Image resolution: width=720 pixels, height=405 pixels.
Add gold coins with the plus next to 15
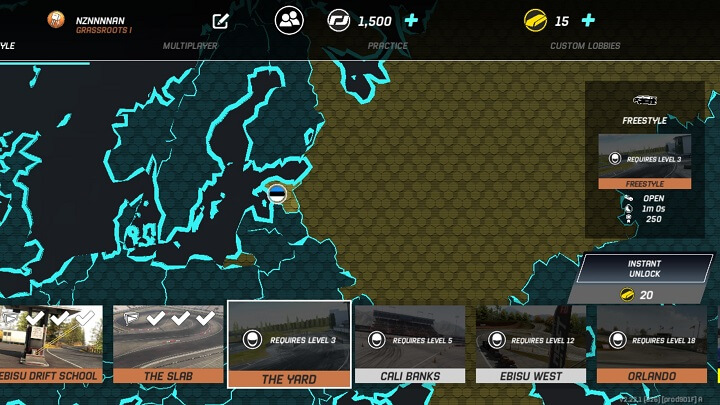point(588,21)
